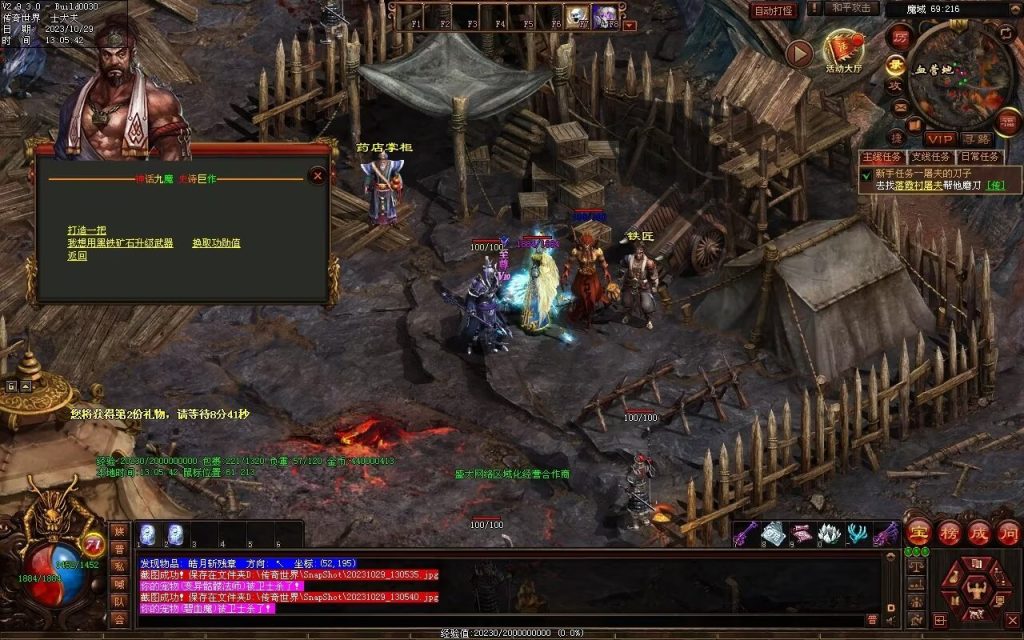Switch to the 主线任务 tab
Screen dimensions: 1024x640
[883, 157]
